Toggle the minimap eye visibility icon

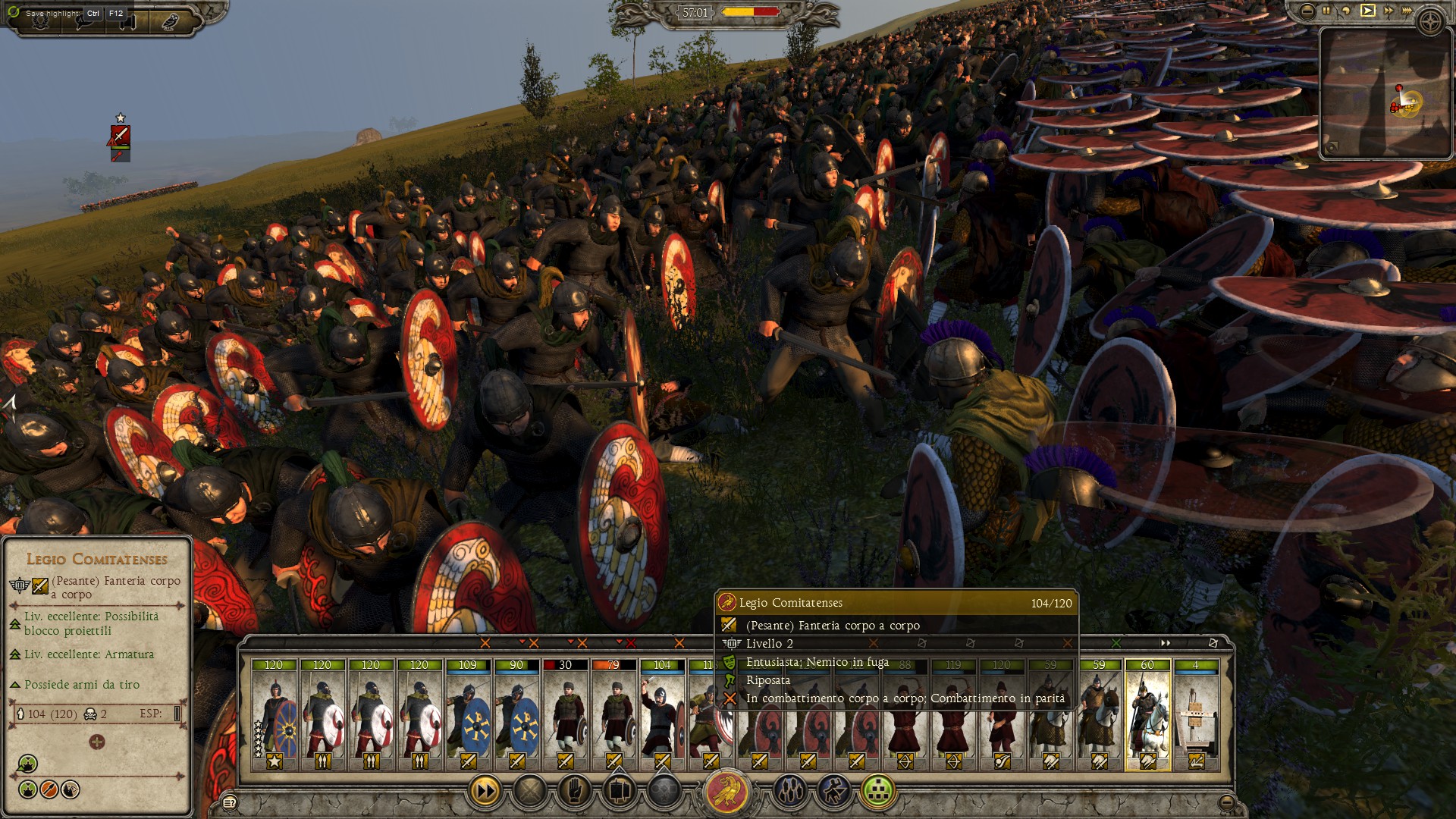pyautogui.click(x=1332, y=148)
